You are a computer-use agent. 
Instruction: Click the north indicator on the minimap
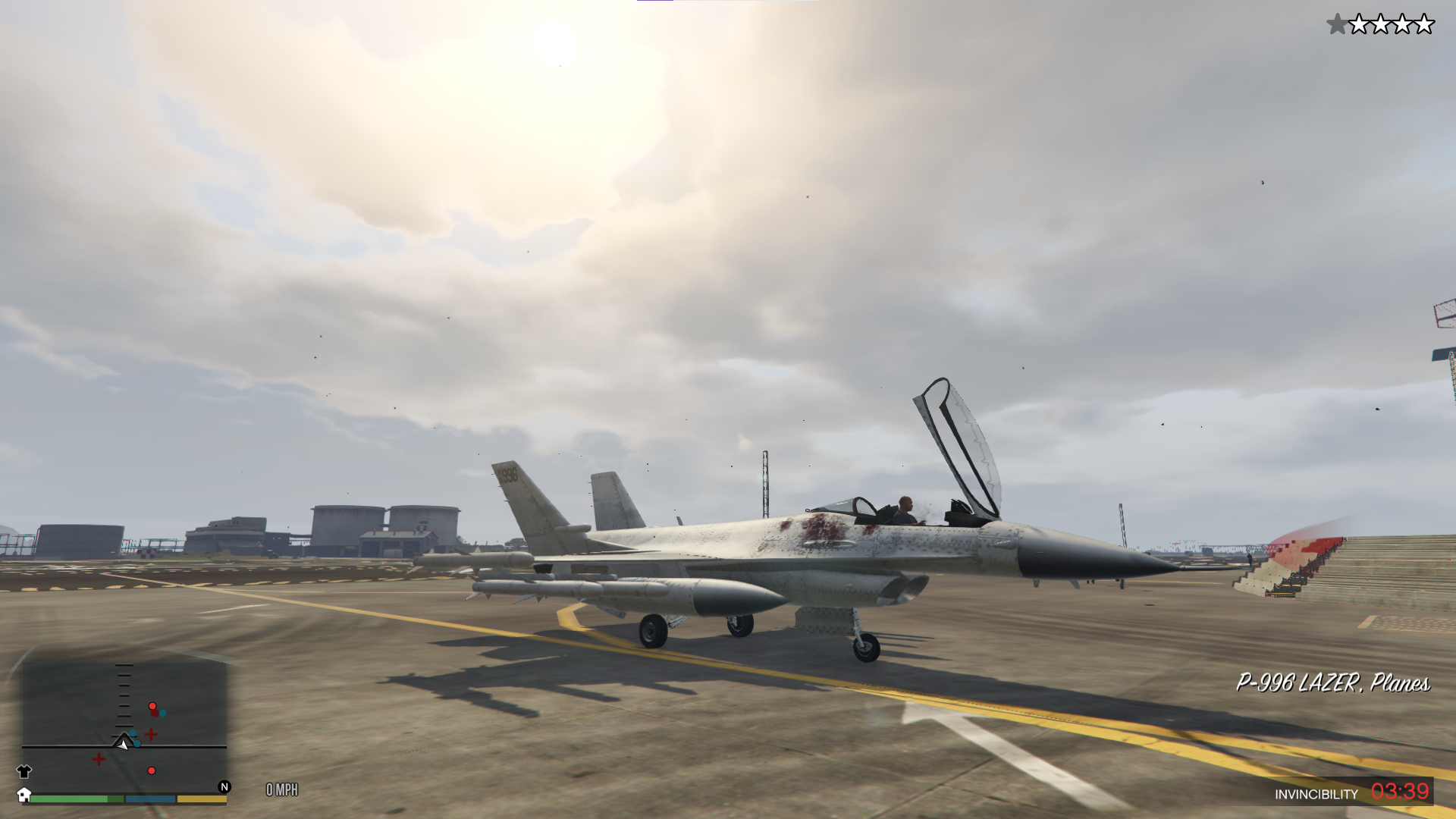(224, 787)
